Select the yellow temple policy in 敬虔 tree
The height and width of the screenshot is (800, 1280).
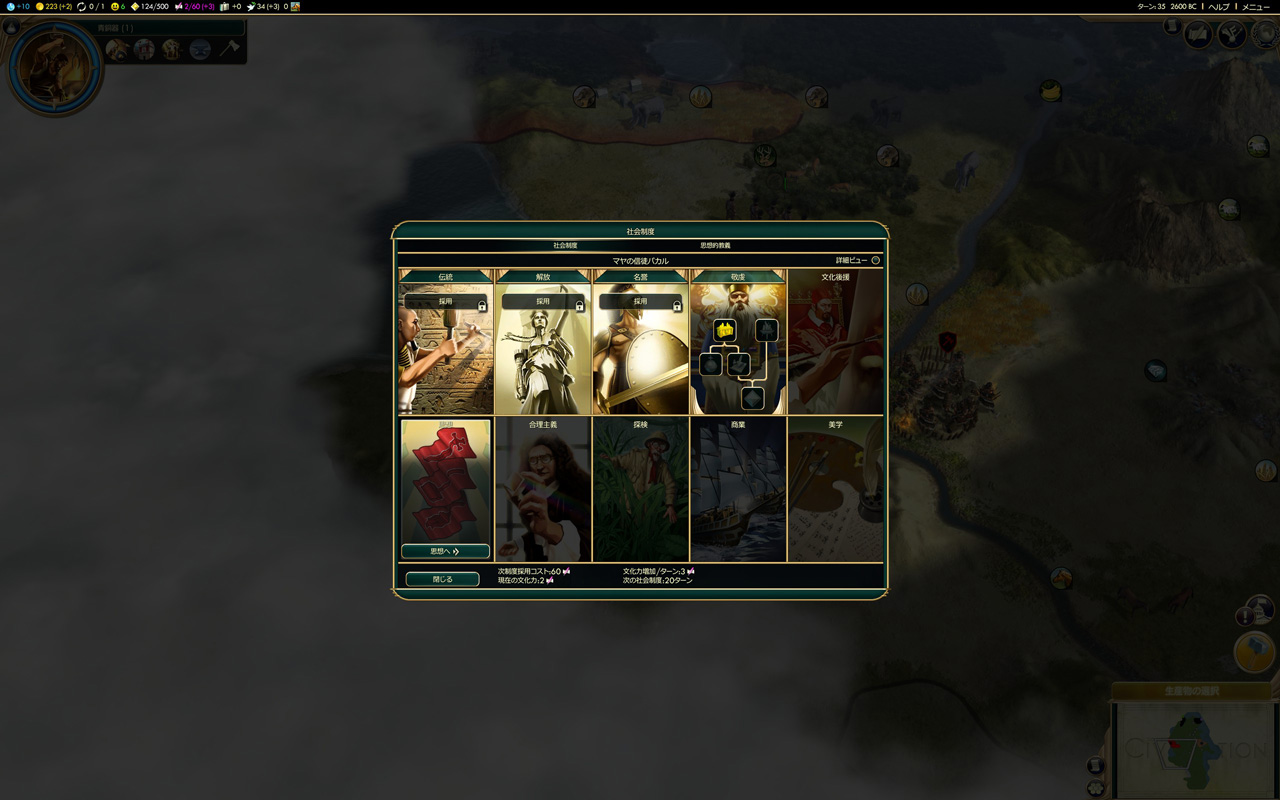pos(725,330)
